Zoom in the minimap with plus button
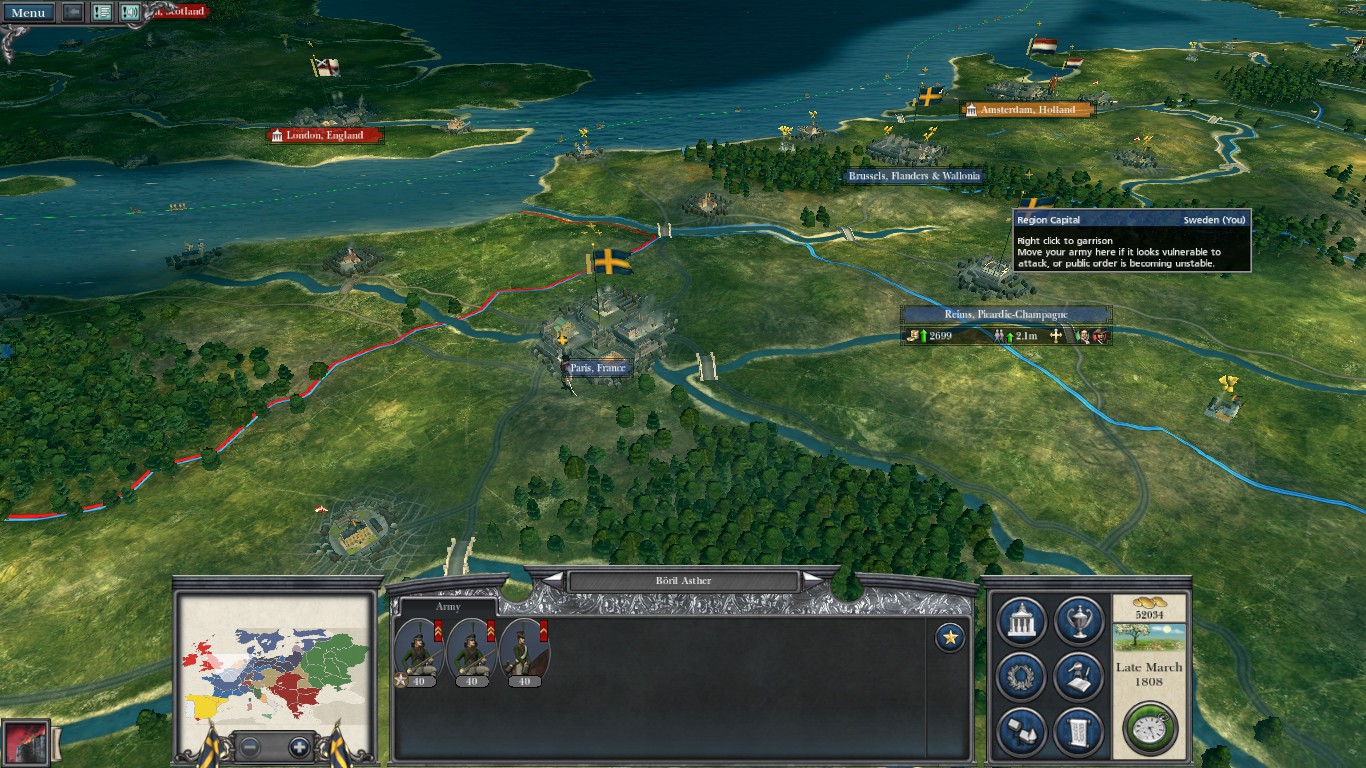The height and width of the screenshot is (768, 1366). tap(298, 746)
